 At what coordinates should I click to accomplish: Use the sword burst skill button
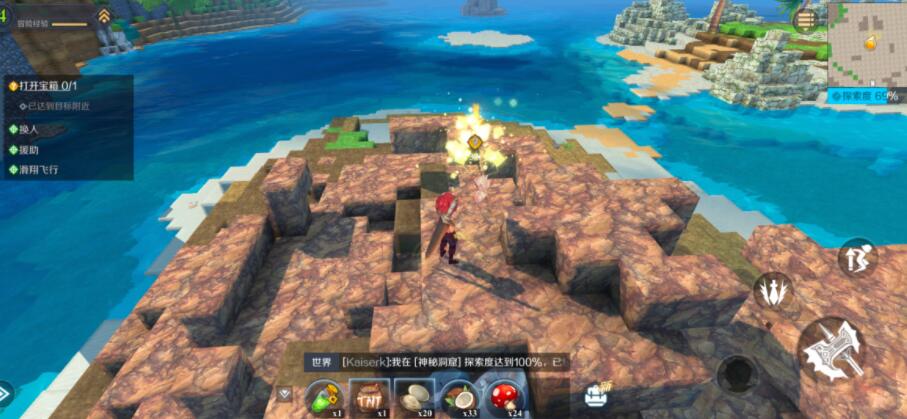pyautogui.click(x=771, y=292)
